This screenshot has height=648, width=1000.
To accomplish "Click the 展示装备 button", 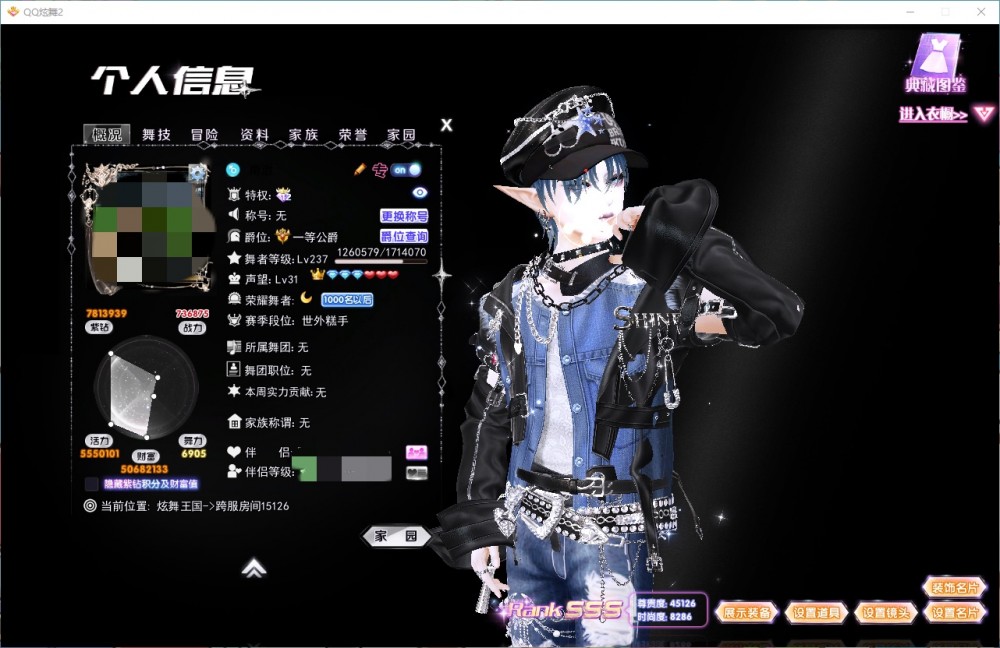I will point(747,613).
